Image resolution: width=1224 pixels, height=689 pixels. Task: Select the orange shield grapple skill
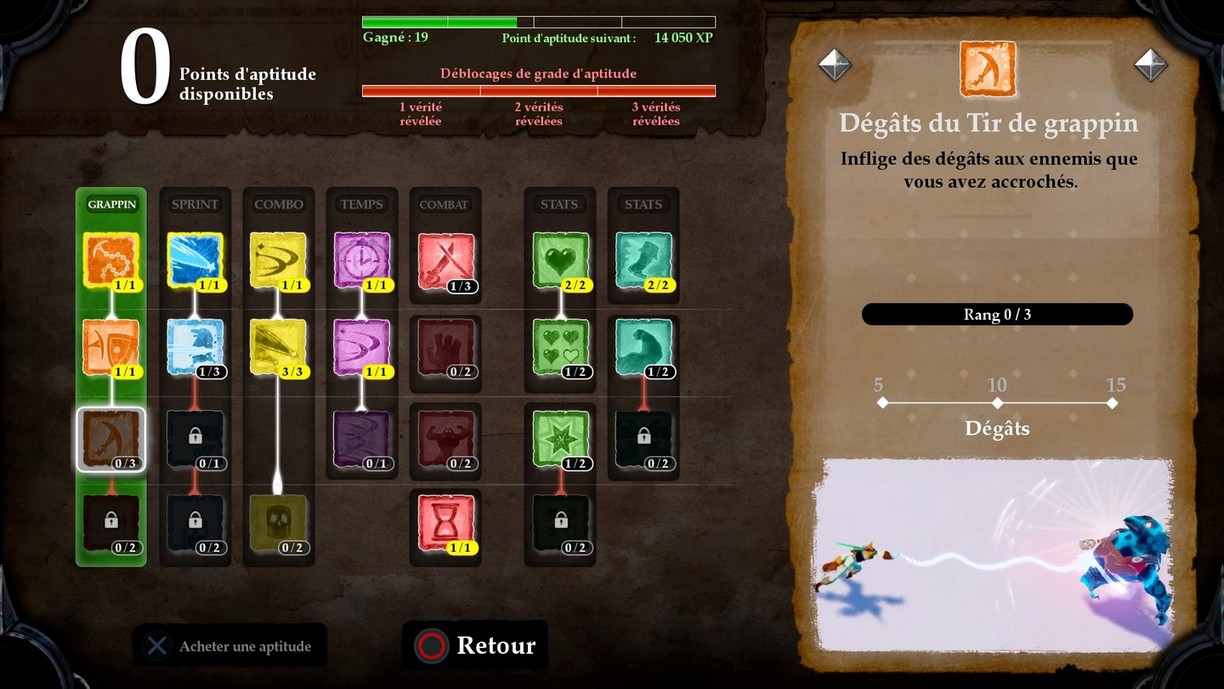111,346
